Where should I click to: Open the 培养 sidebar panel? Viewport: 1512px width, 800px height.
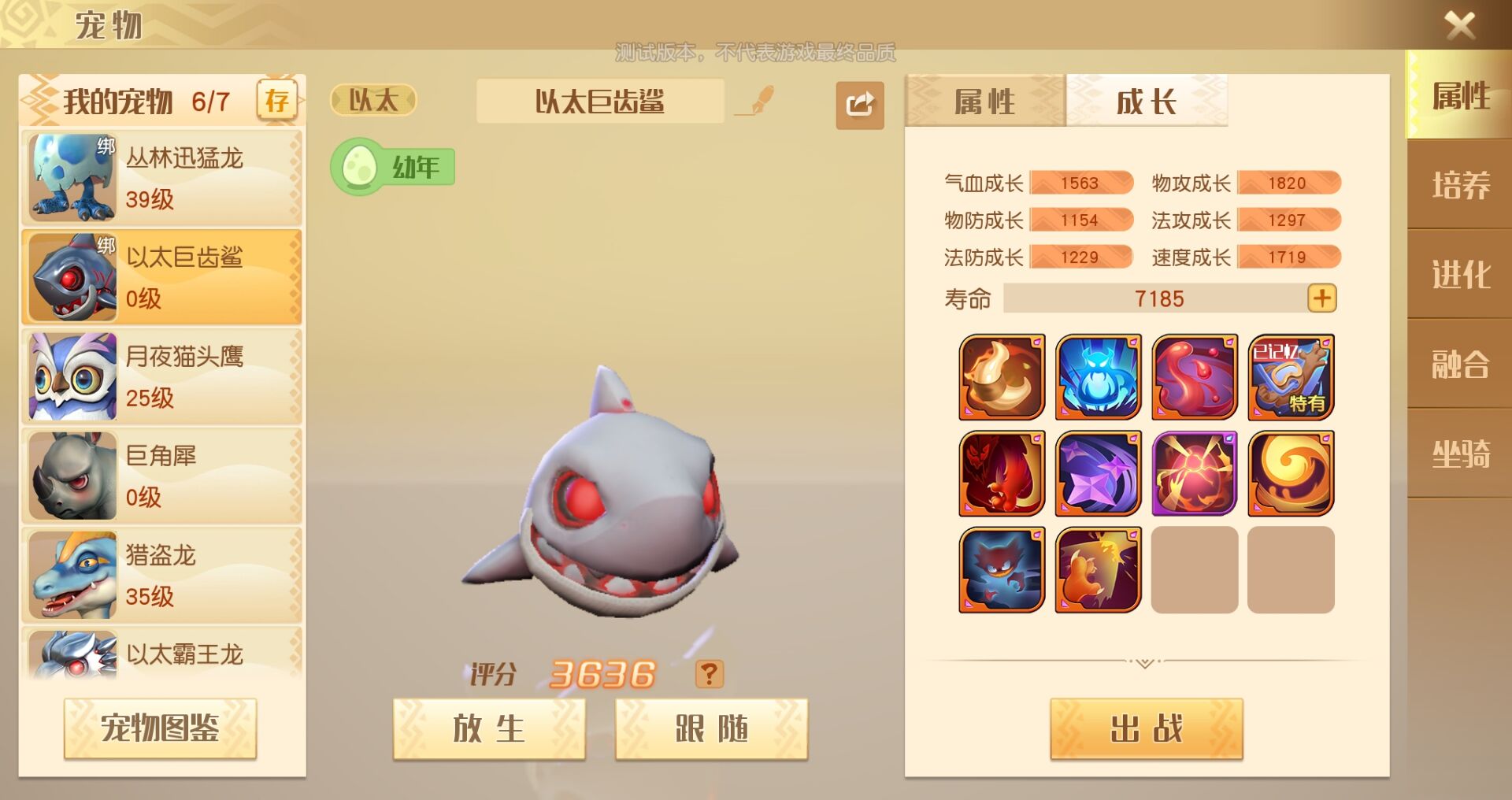(x=1462, y=183)
